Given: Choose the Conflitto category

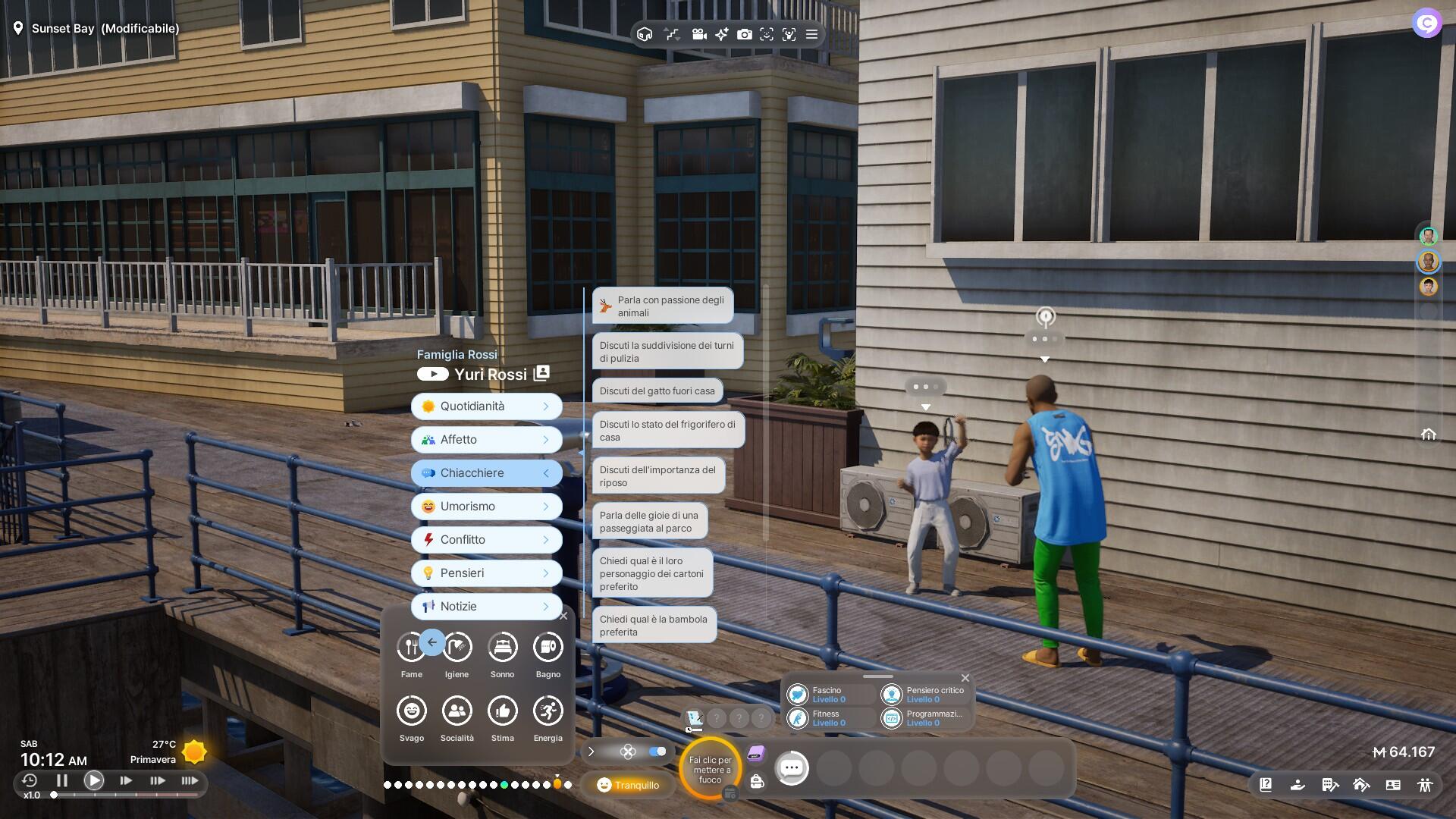Looking at the screenshot, I should click(x=486, y=540).
